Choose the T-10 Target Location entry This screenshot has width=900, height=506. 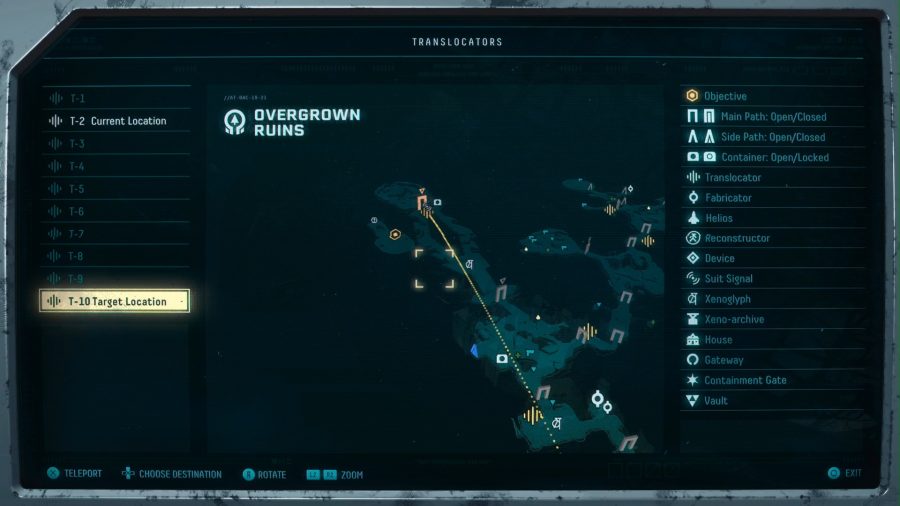click(115, 301)
